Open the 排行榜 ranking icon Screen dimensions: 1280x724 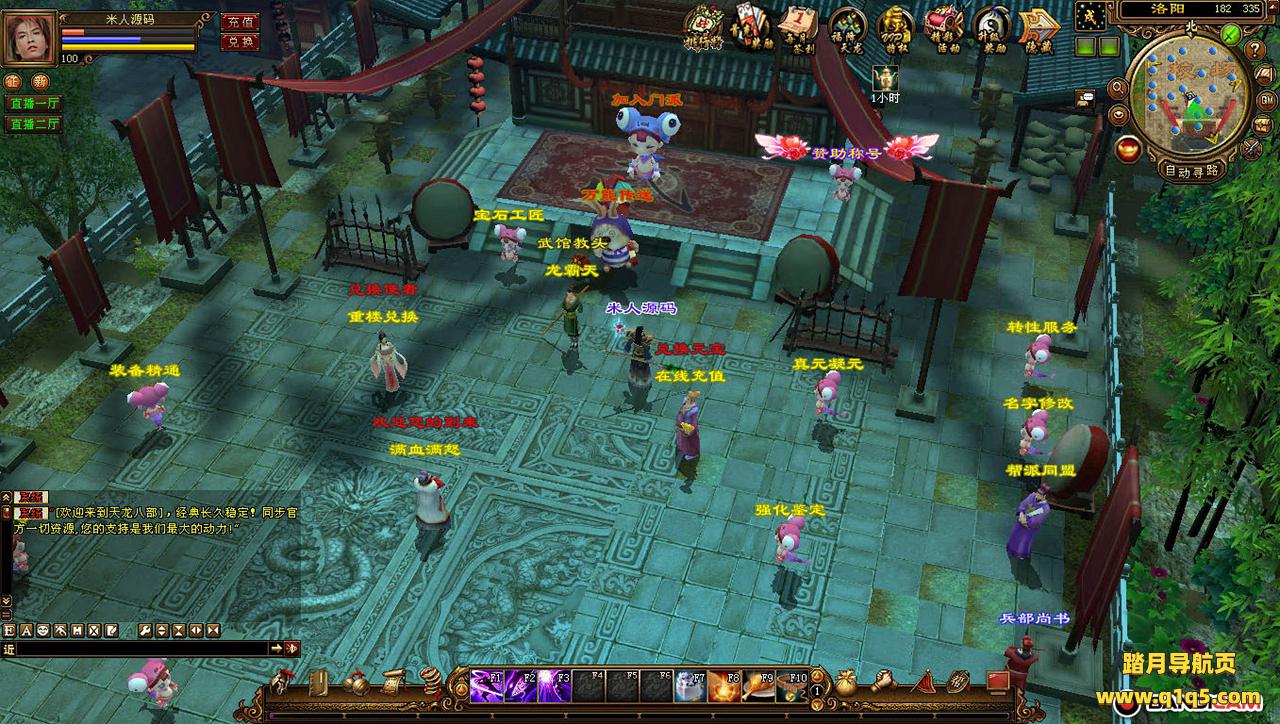click(703, 27)
